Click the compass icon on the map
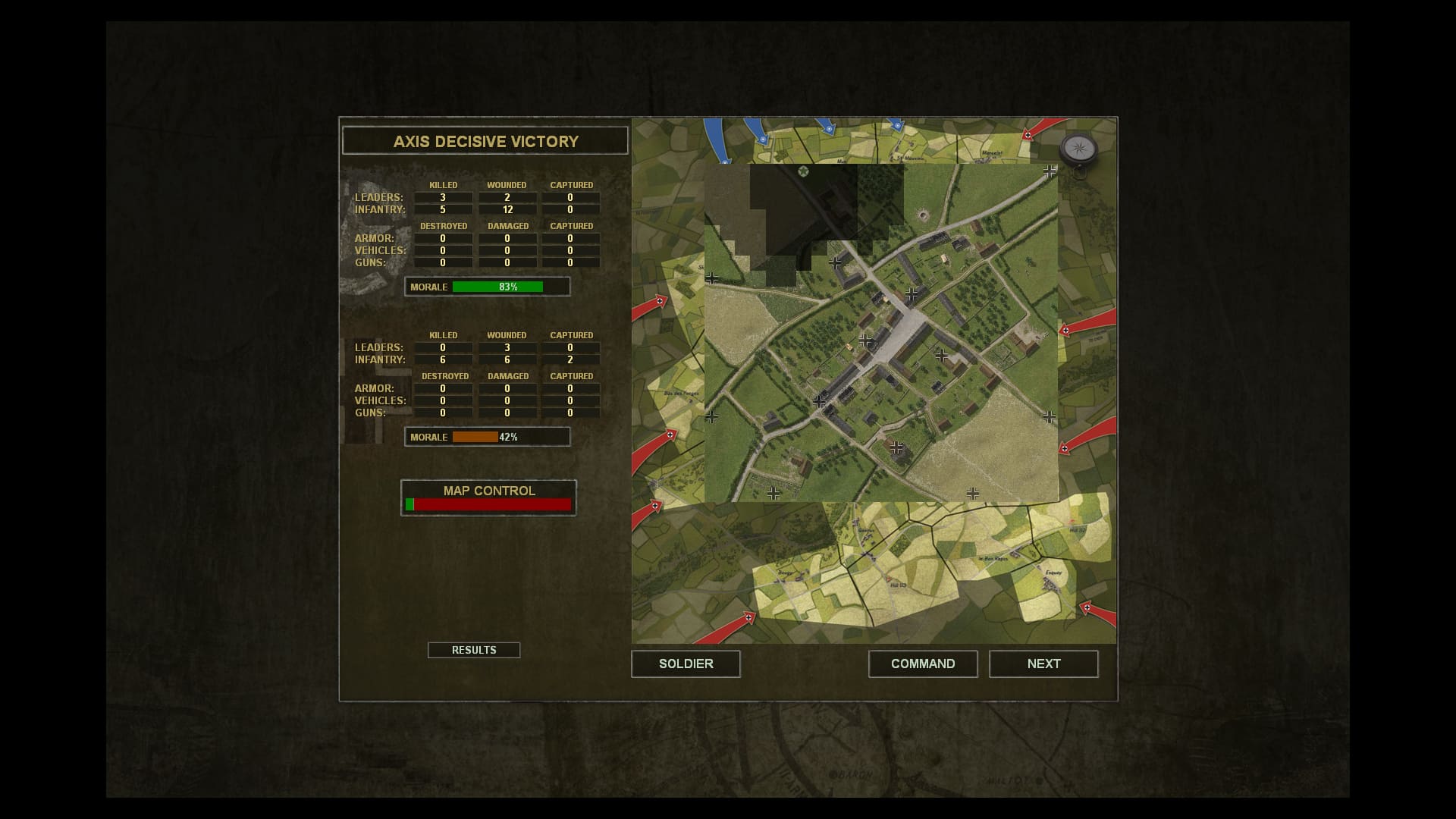The image size is (1456, 819). pyautogui.click(x=1078, y=149)
